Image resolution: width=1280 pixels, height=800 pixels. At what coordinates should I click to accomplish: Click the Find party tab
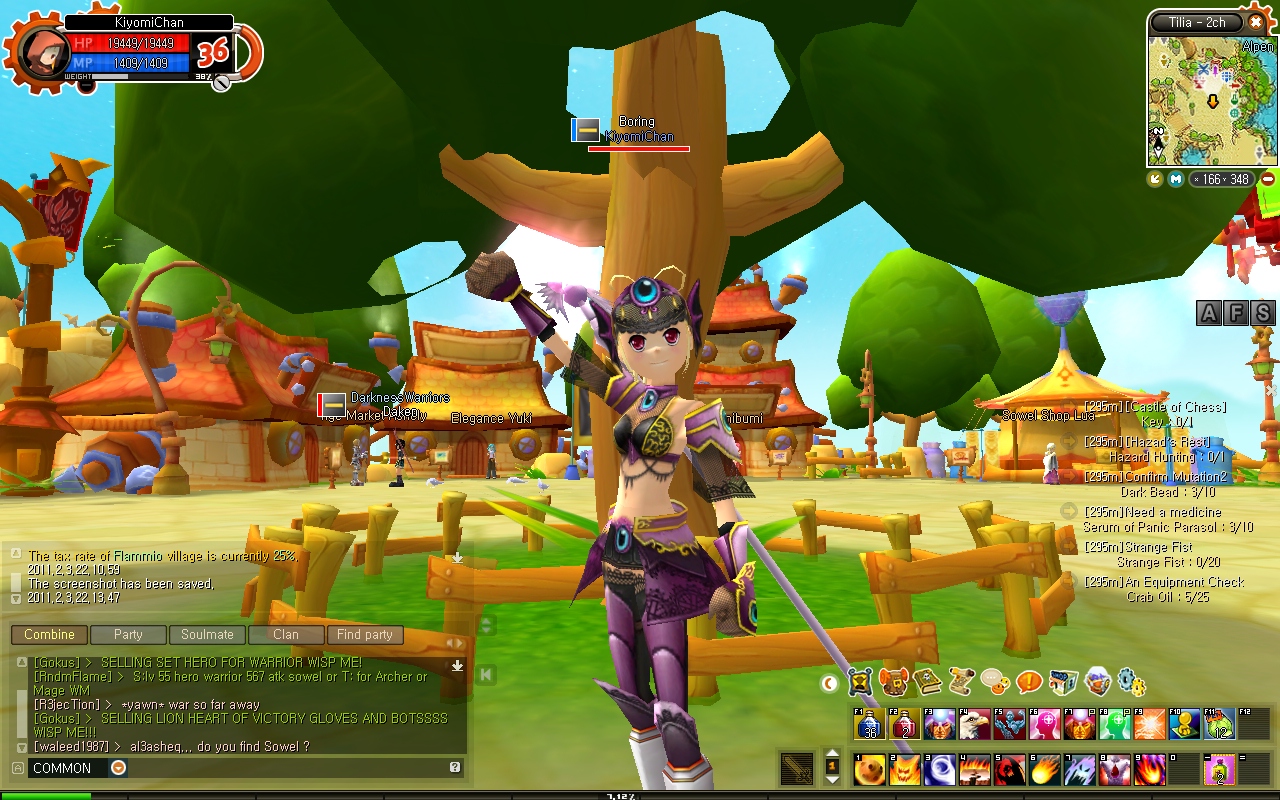365,635
